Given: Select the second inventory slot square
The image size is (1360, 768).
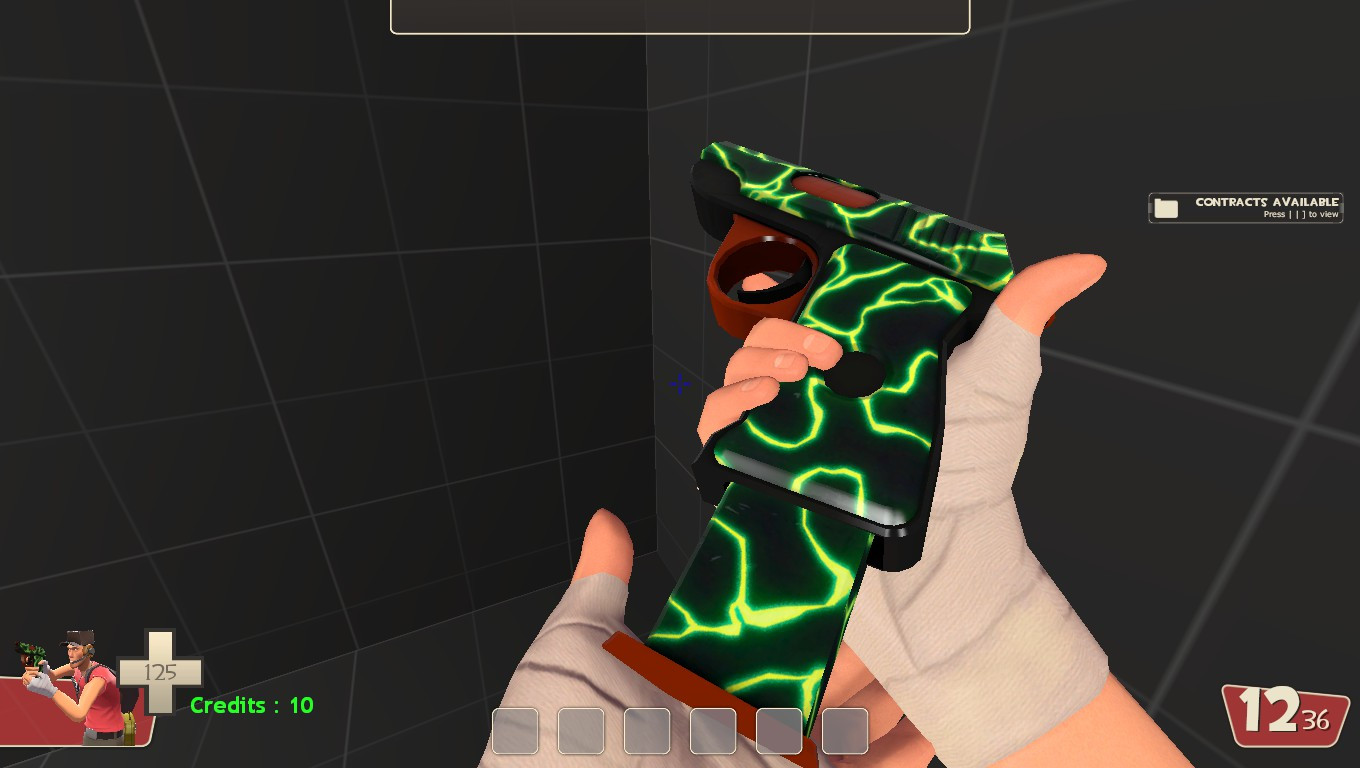Looking at the screenshot, I should pyautogui.click(x=580, y=731).
